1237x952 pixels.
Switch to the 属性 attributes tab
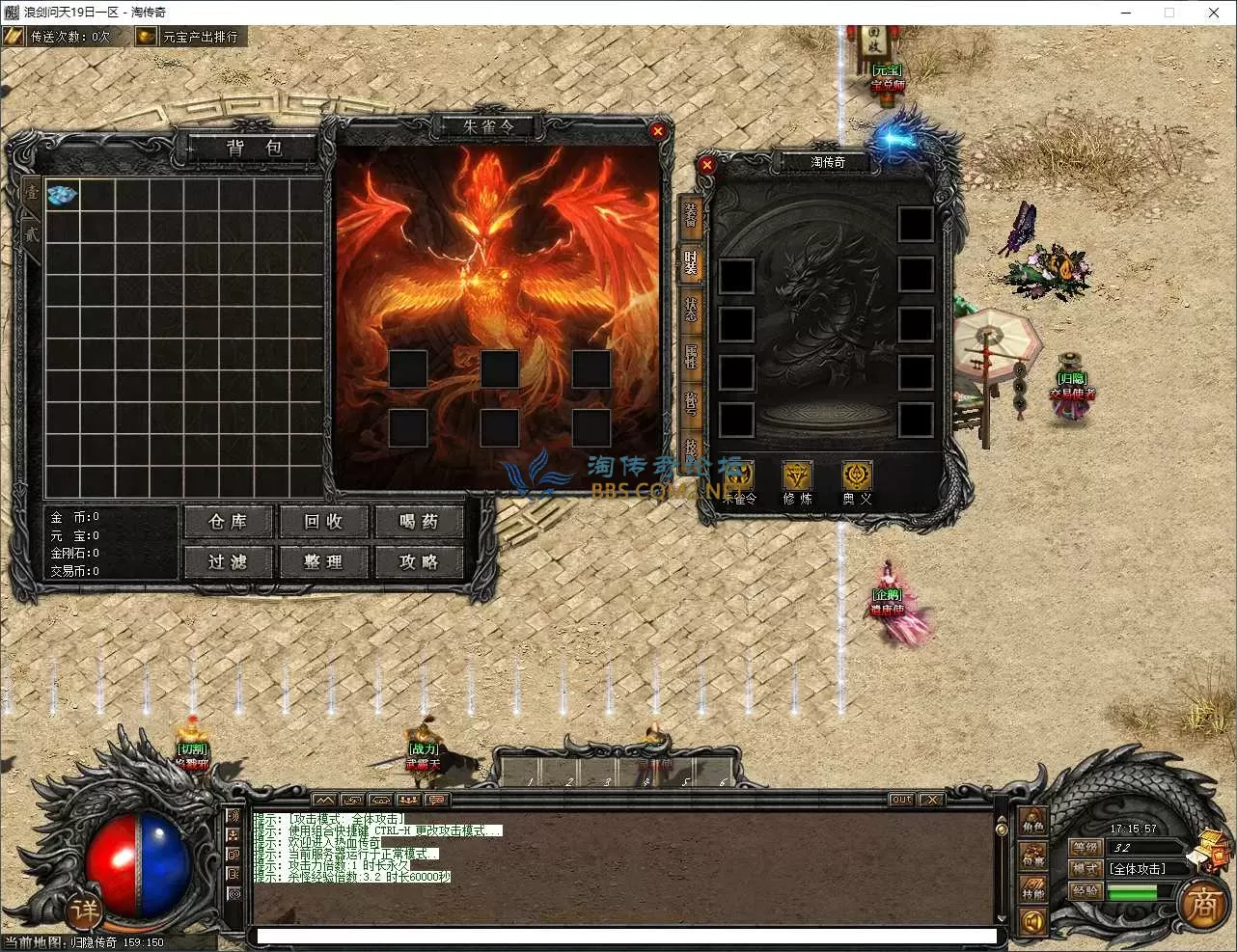point(691,356)
